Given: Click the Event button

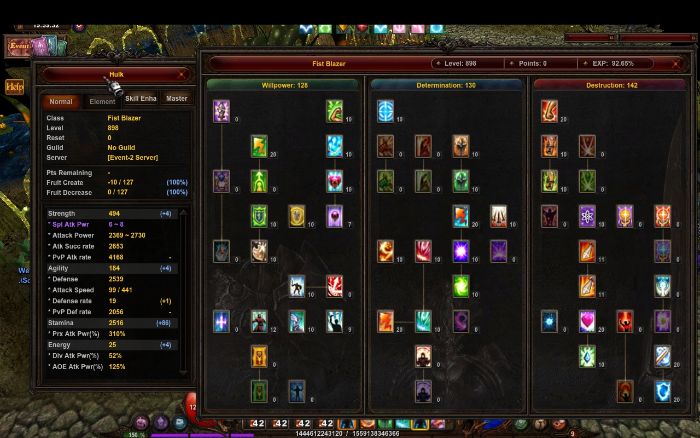Looking at the screenshot, I should 19,46.
